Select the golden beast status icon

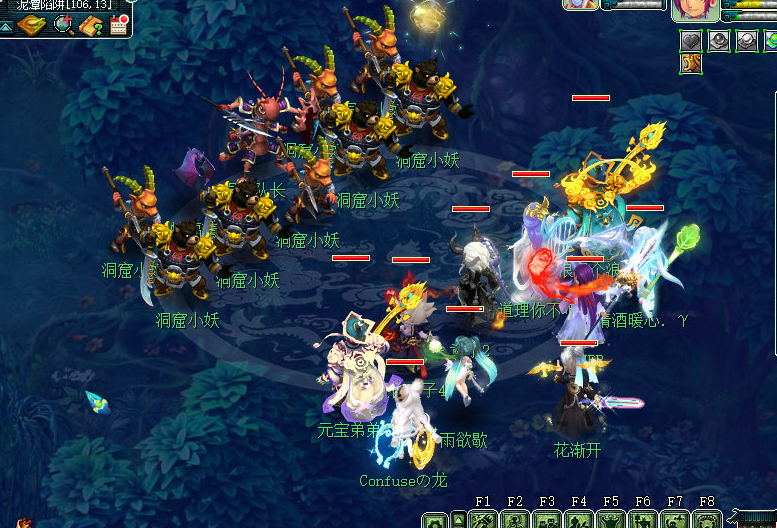691,64
